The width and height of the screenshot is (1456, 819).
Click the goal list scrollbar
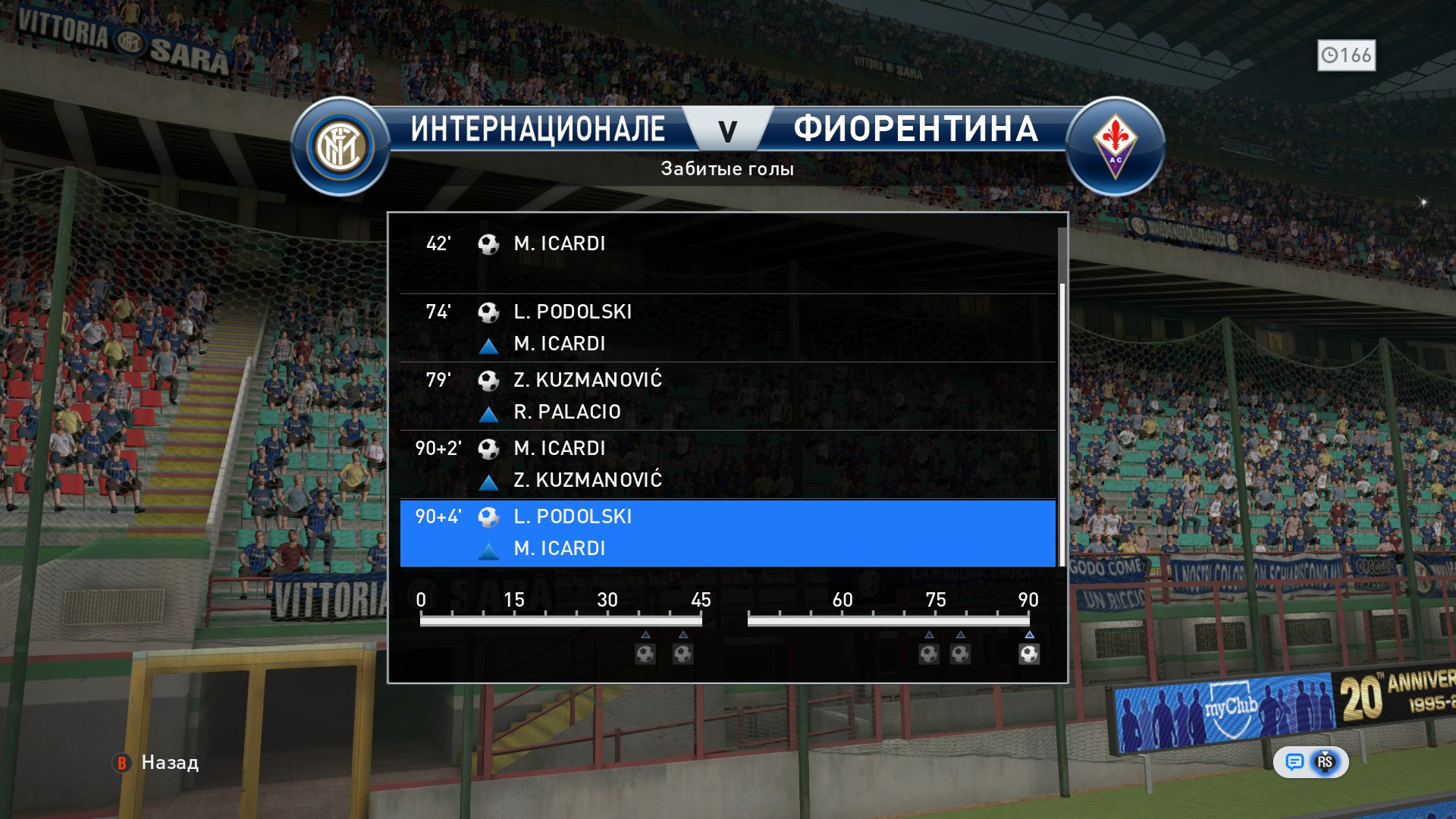pos(1062,425)
